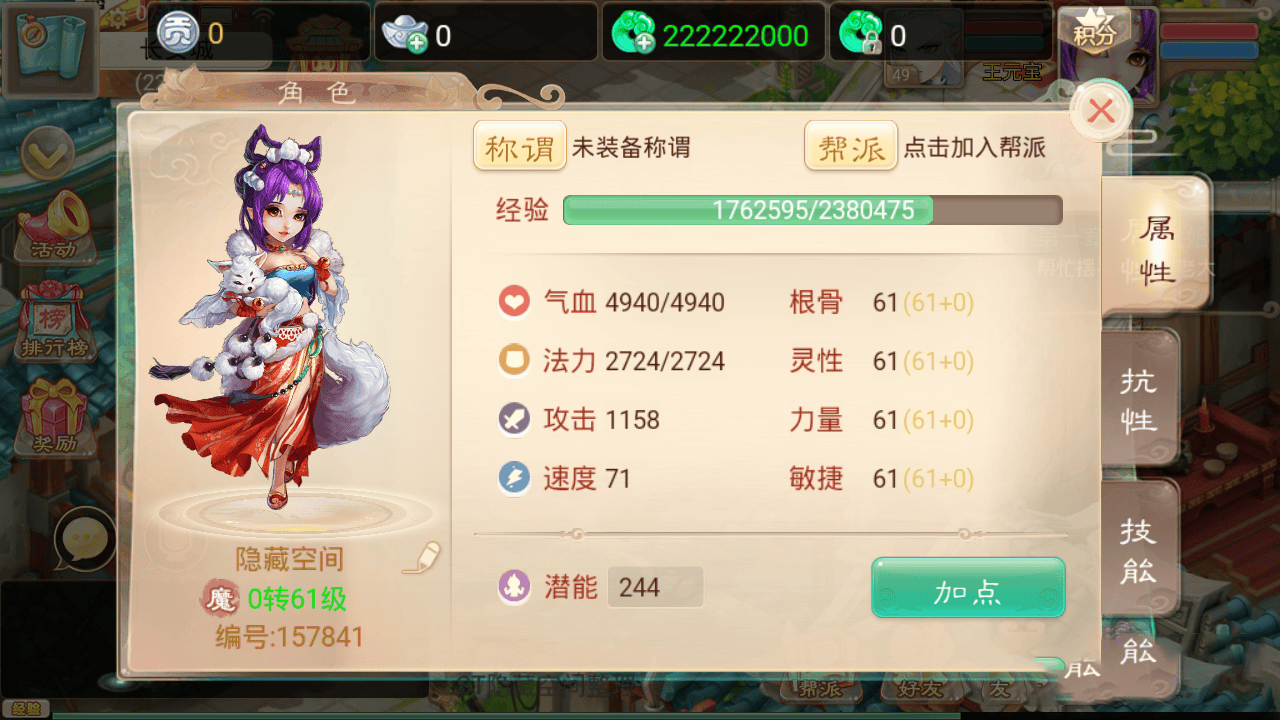Toggle the 称谓 title selector
Screen dimensions: 1280x720
[x=519, y=146]
